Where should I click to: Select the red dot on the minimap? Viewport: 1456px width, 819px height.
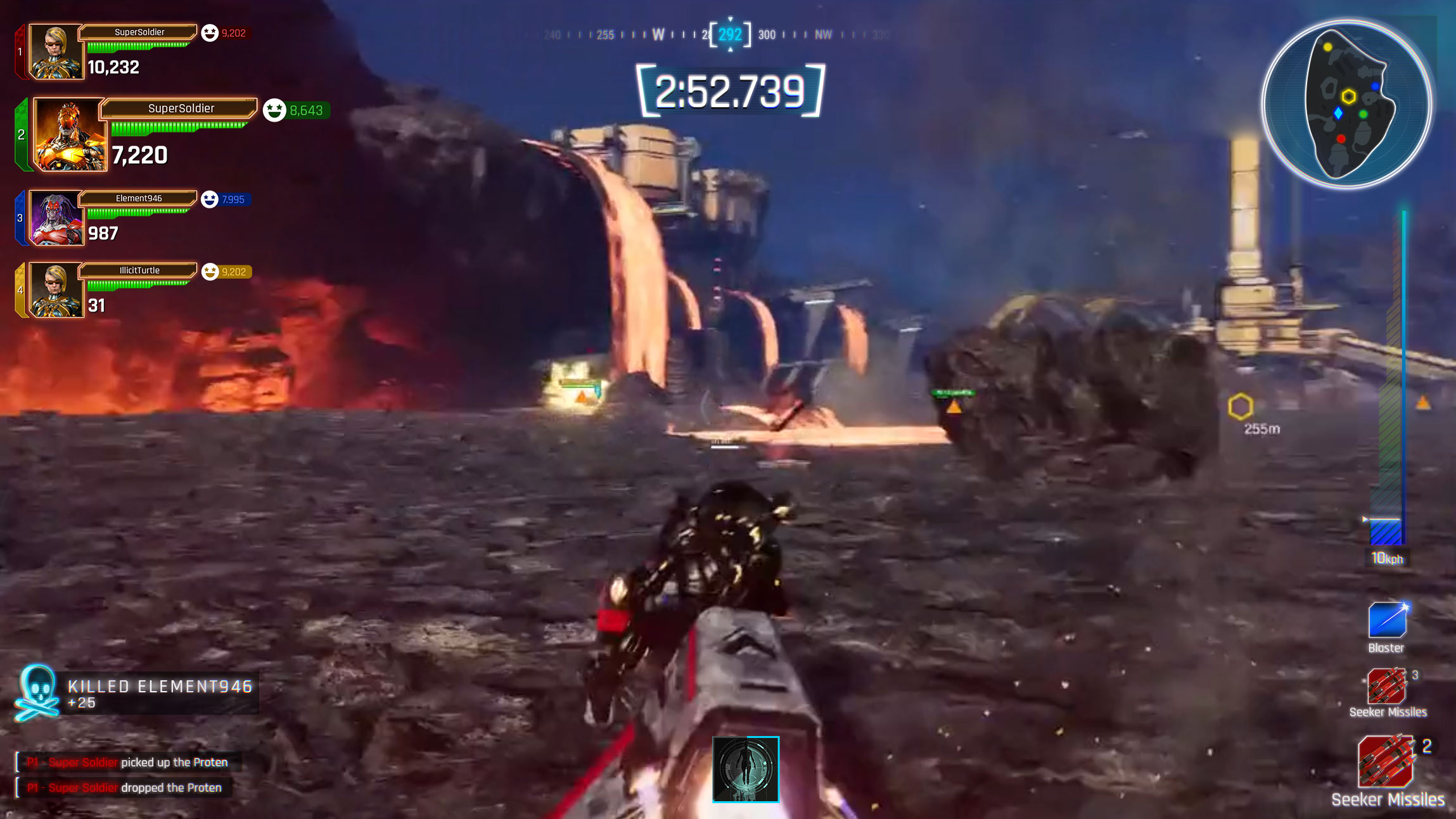pos(1341,139)
